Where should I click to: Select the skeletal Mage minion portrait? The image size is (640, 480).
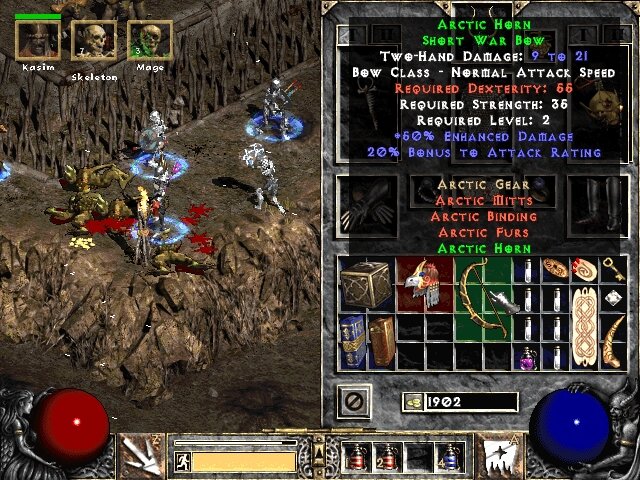click(149, 41)
